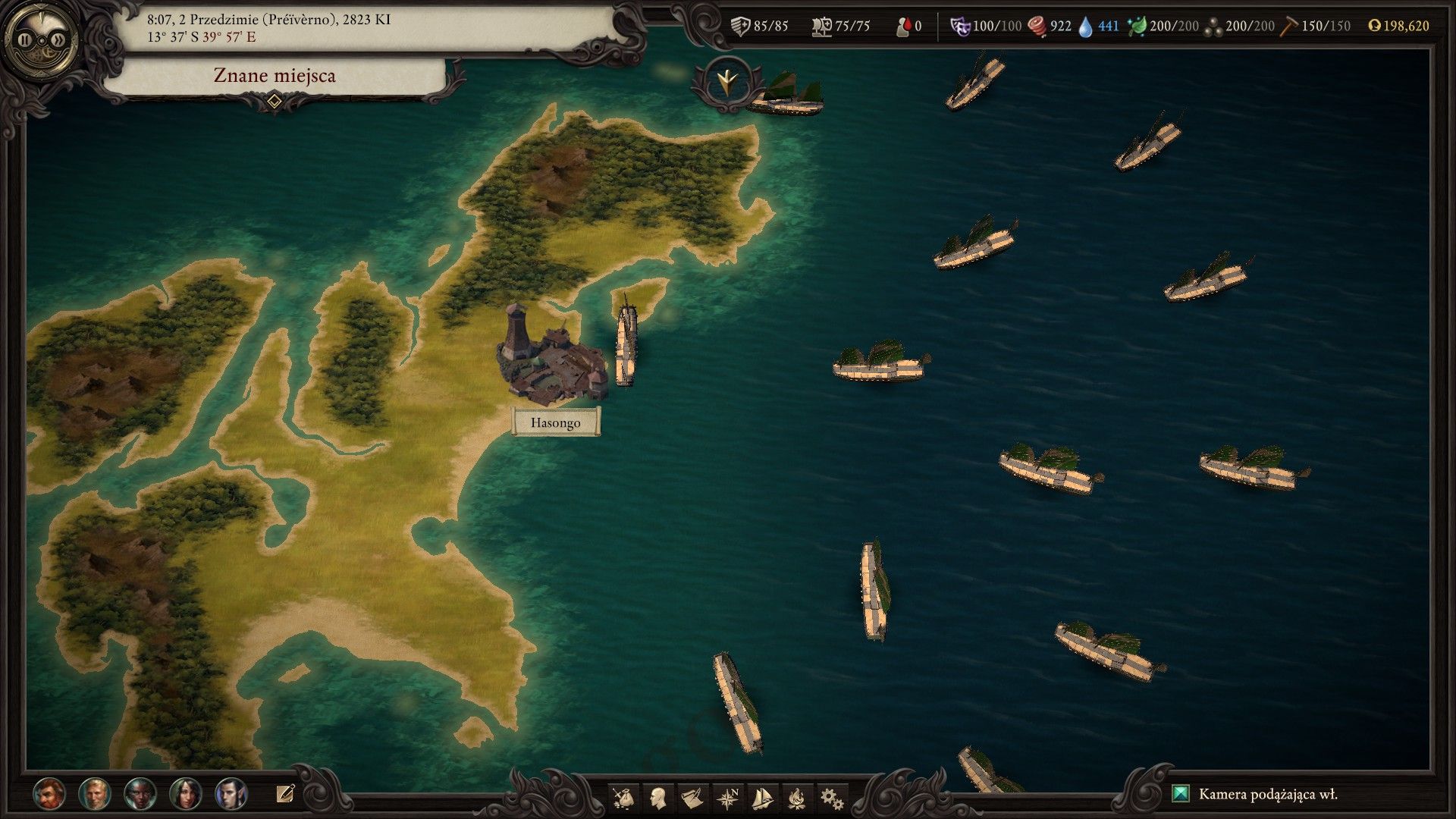Open the inventory bag and sword icon

tap(623, 798)
